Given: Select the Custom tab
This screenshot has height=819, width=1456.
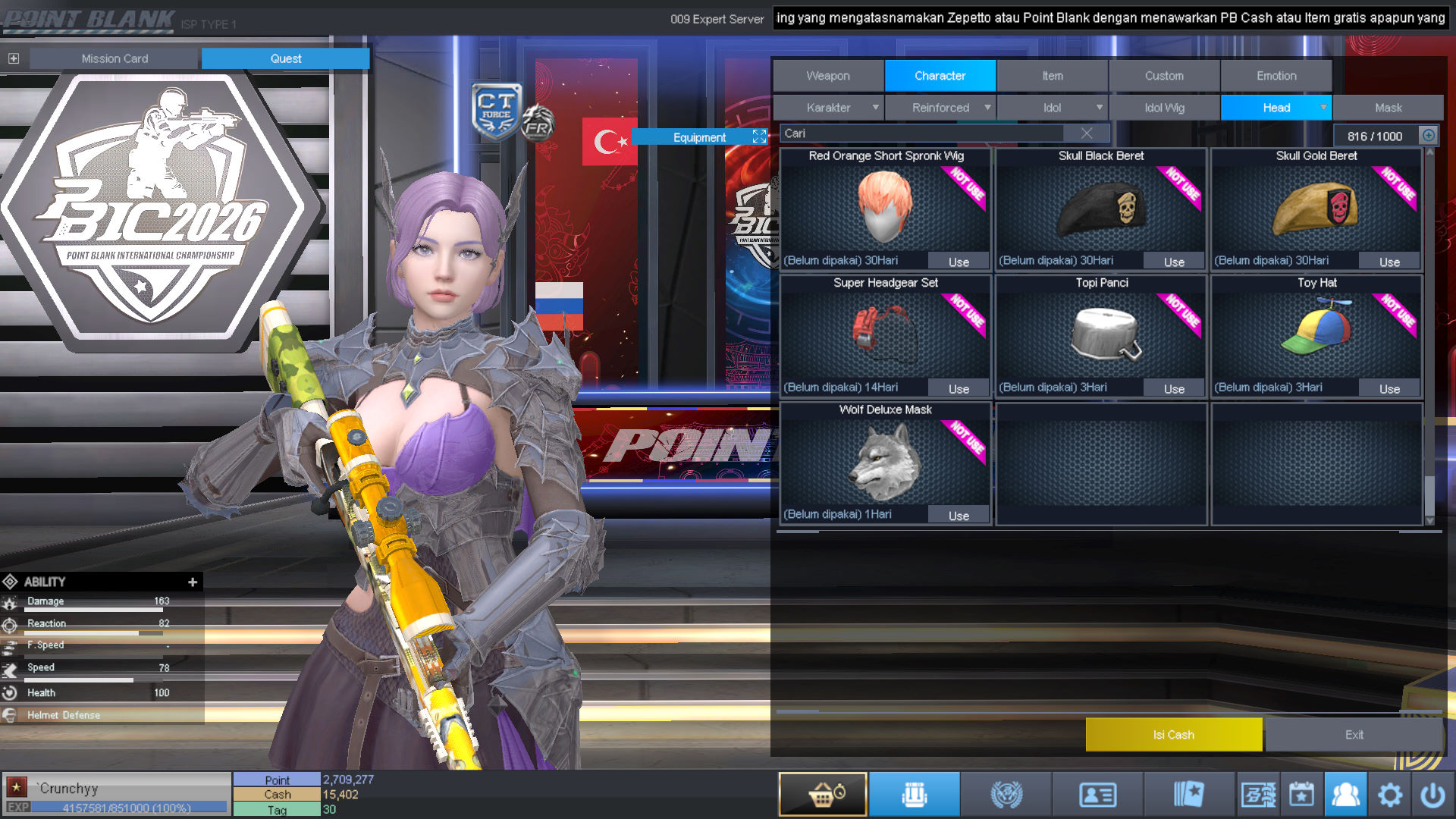Looking at the screenshot, I should (x=1164, y=76).
